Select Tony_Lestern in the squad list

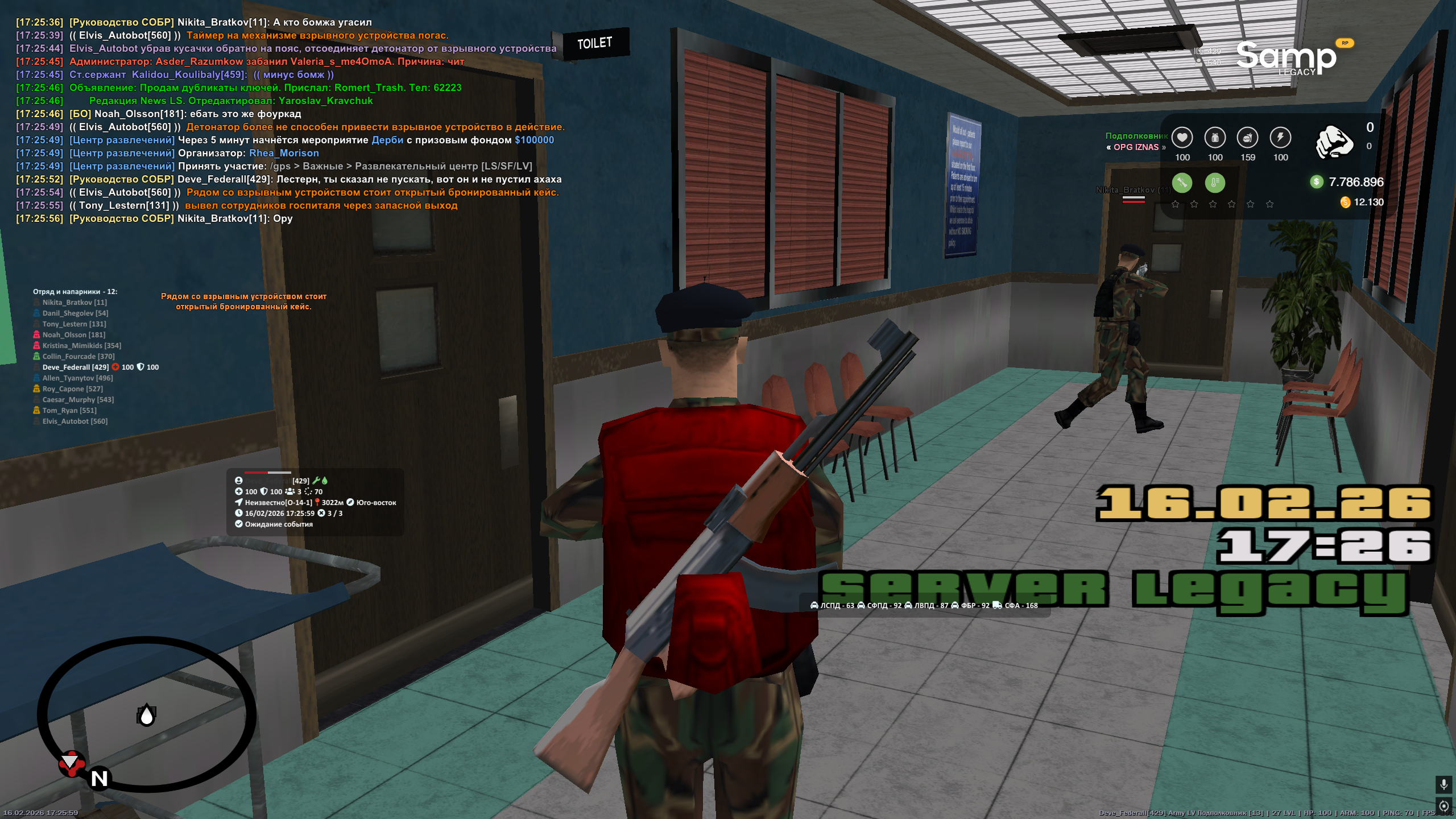coord(74,324)
